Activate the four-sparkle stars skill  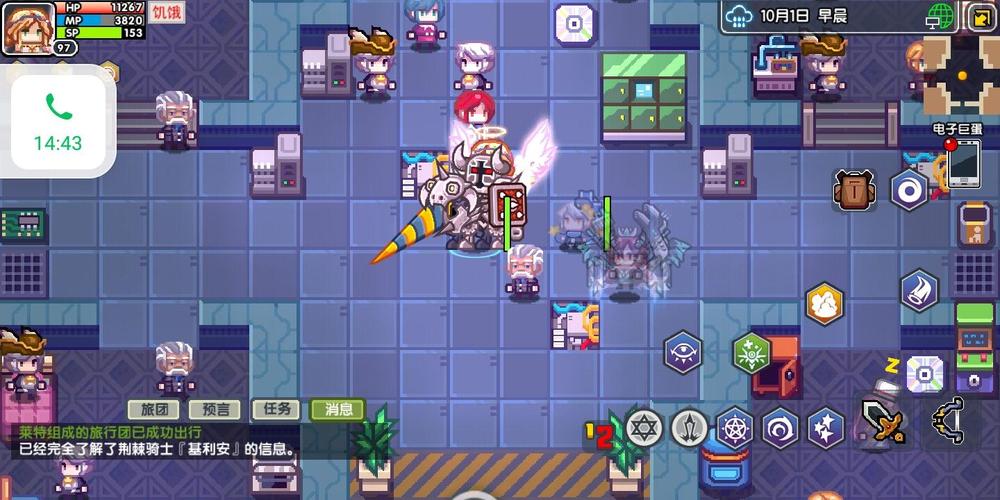coord(826,427)
